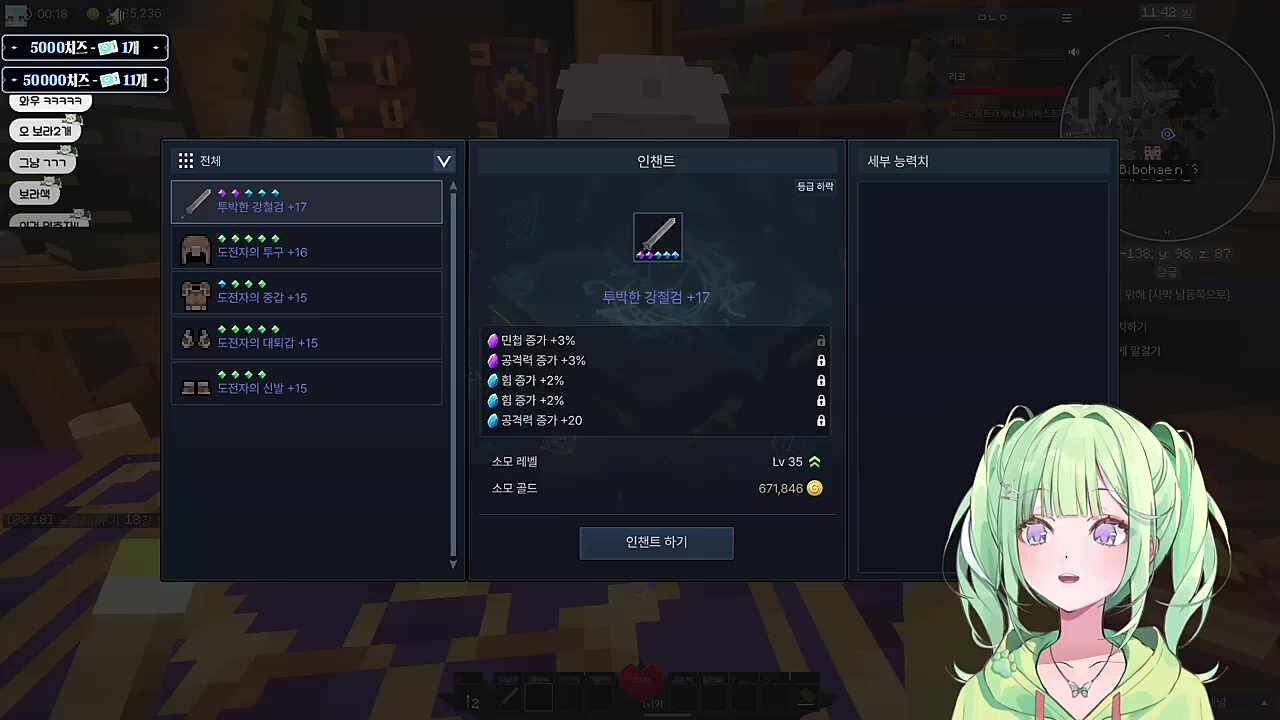Click the boots icon of 도전자의 신발
This screenshot has width=1280, height=720.
click(x=196, y=385)
